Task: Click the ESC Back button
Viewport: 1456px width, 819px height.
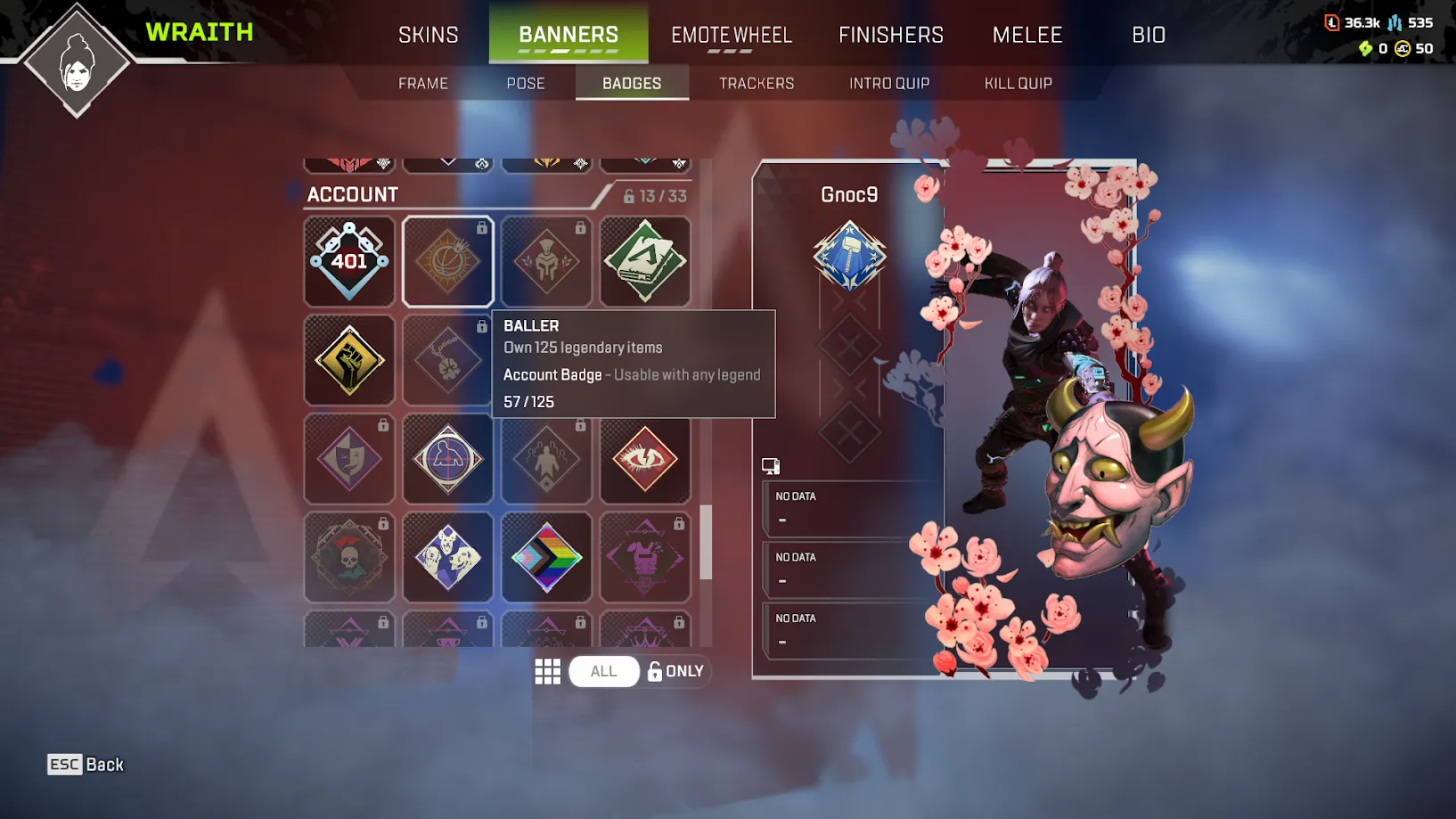Action: click(x=85, y=764)
